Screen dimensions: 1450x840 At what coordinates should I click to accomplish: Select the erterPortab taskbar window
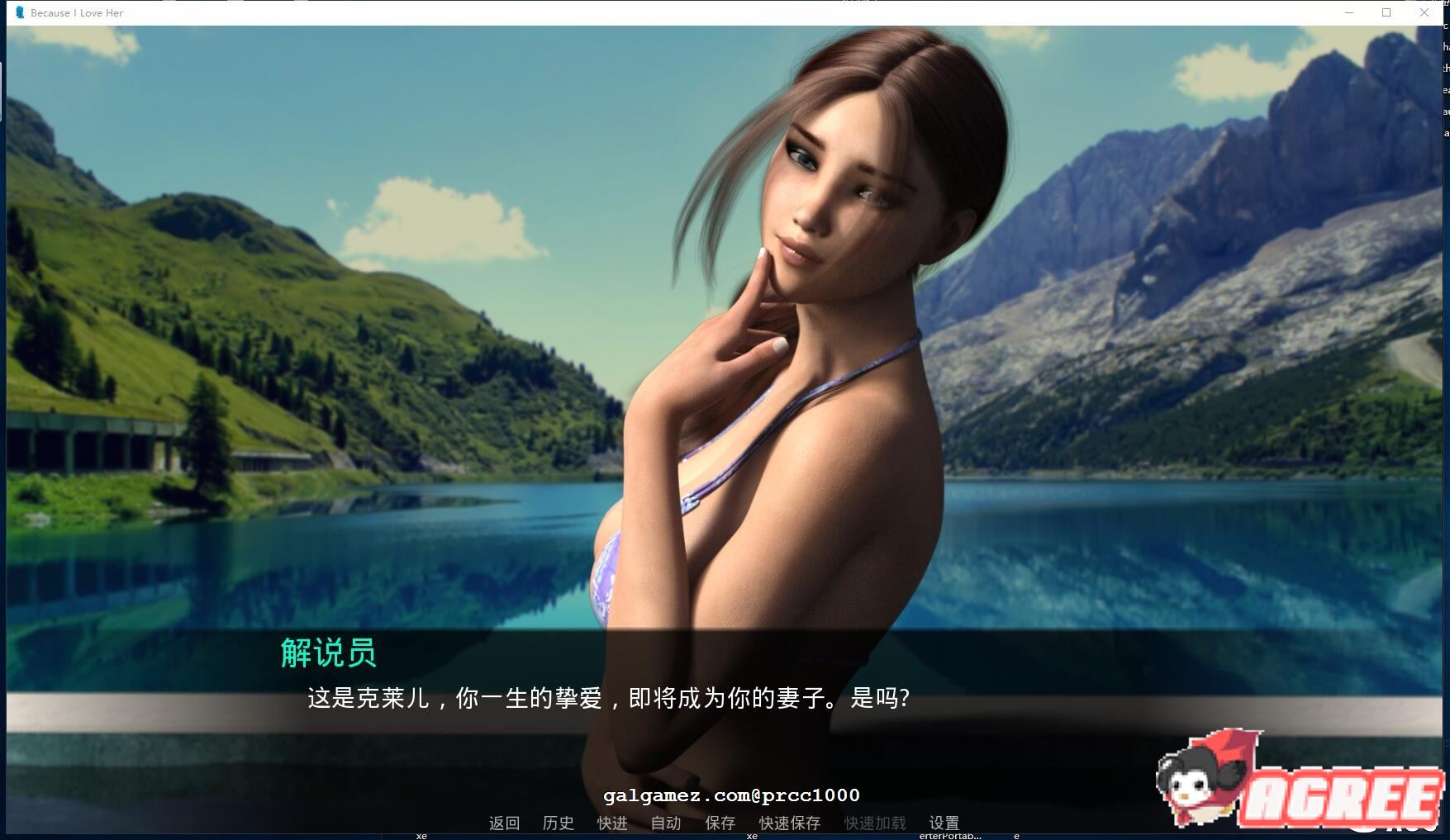[x=950, y=835]
